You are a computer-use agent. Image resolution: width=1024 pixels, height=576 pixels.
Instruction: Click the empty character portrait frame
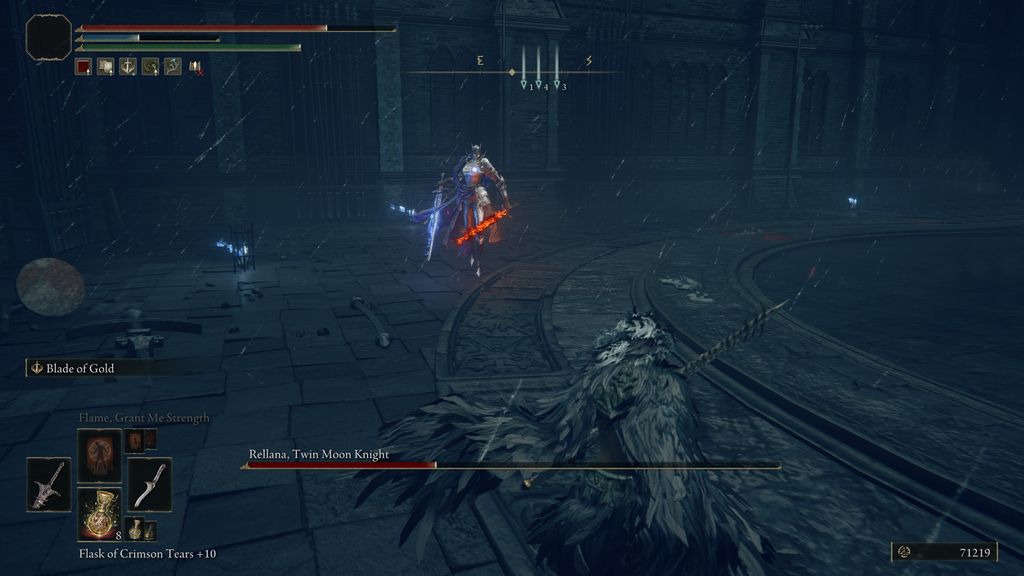[49, 36]
